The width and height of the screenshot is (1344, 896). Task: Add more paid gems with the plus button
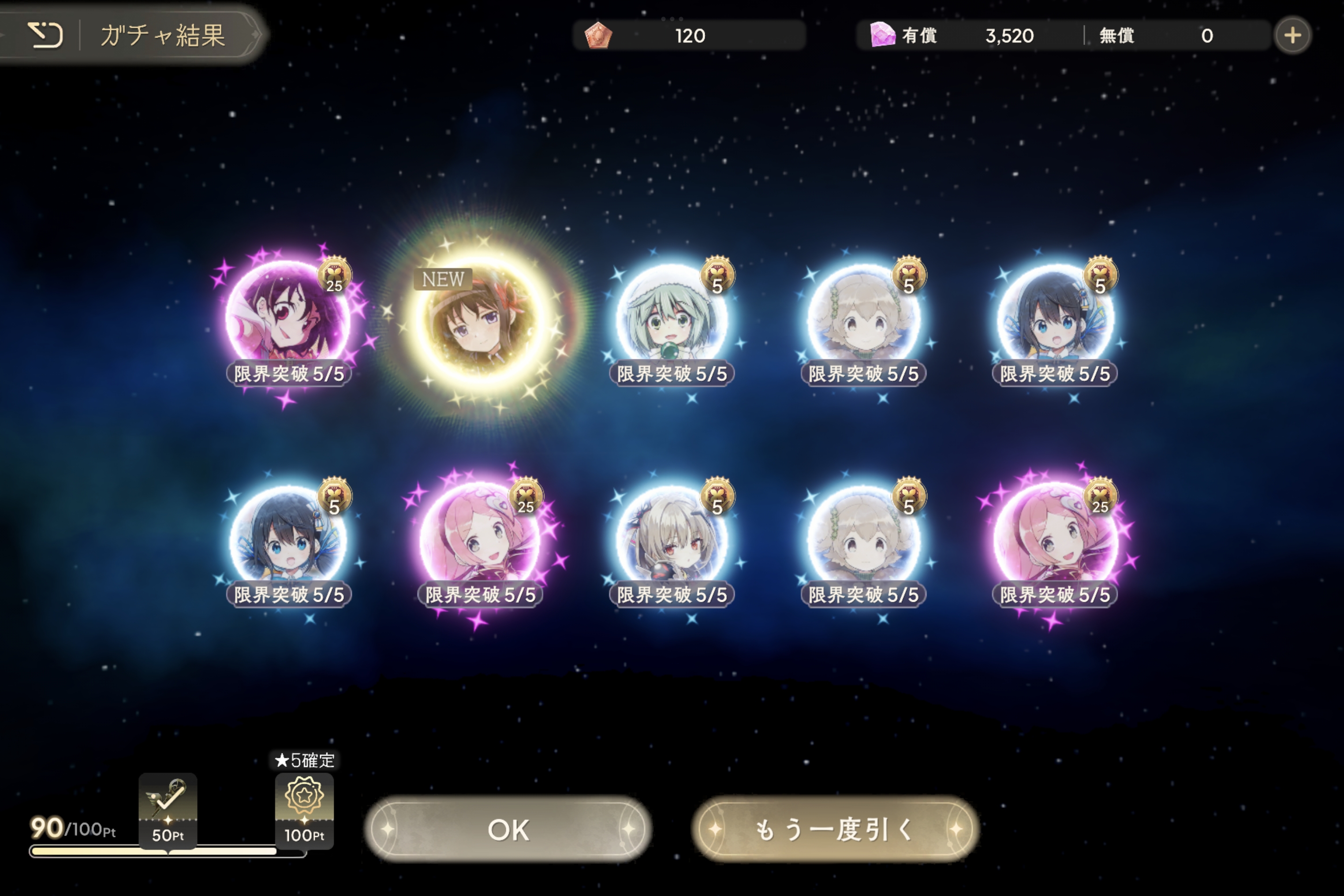point(1292,35)
